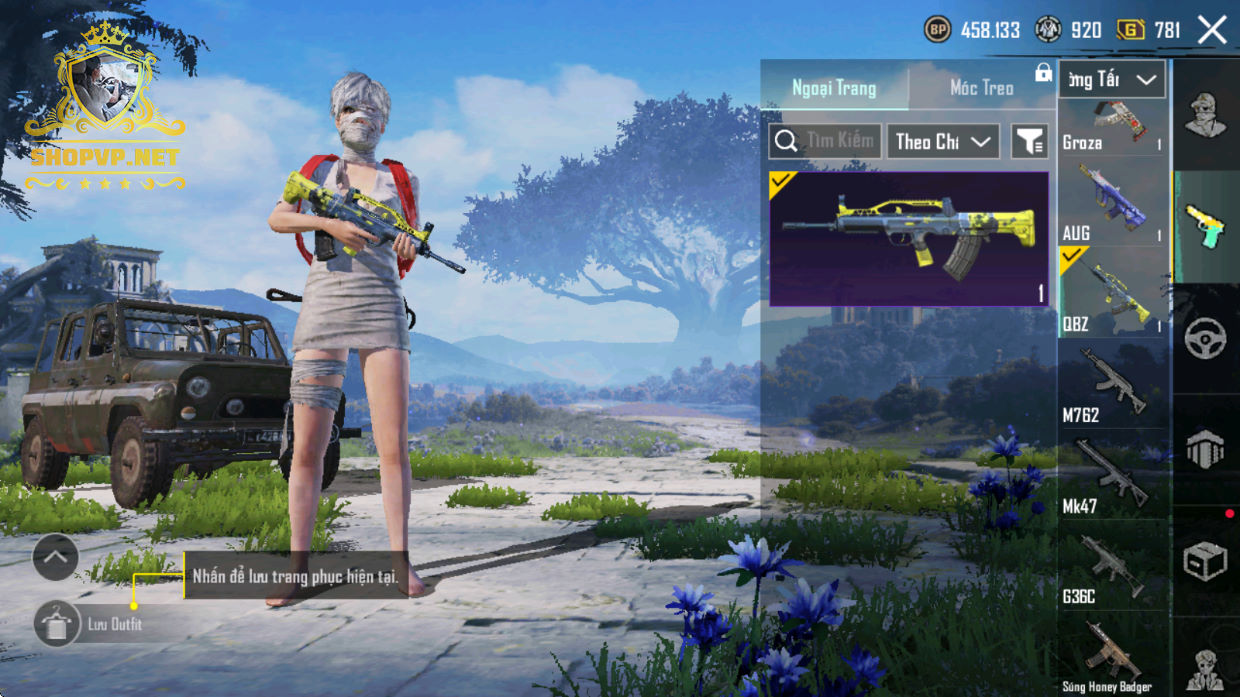This screenshot has width=1240, height=697.
Task: Save the current outfit with Lưu Outfit
Action: coord(58,624)
